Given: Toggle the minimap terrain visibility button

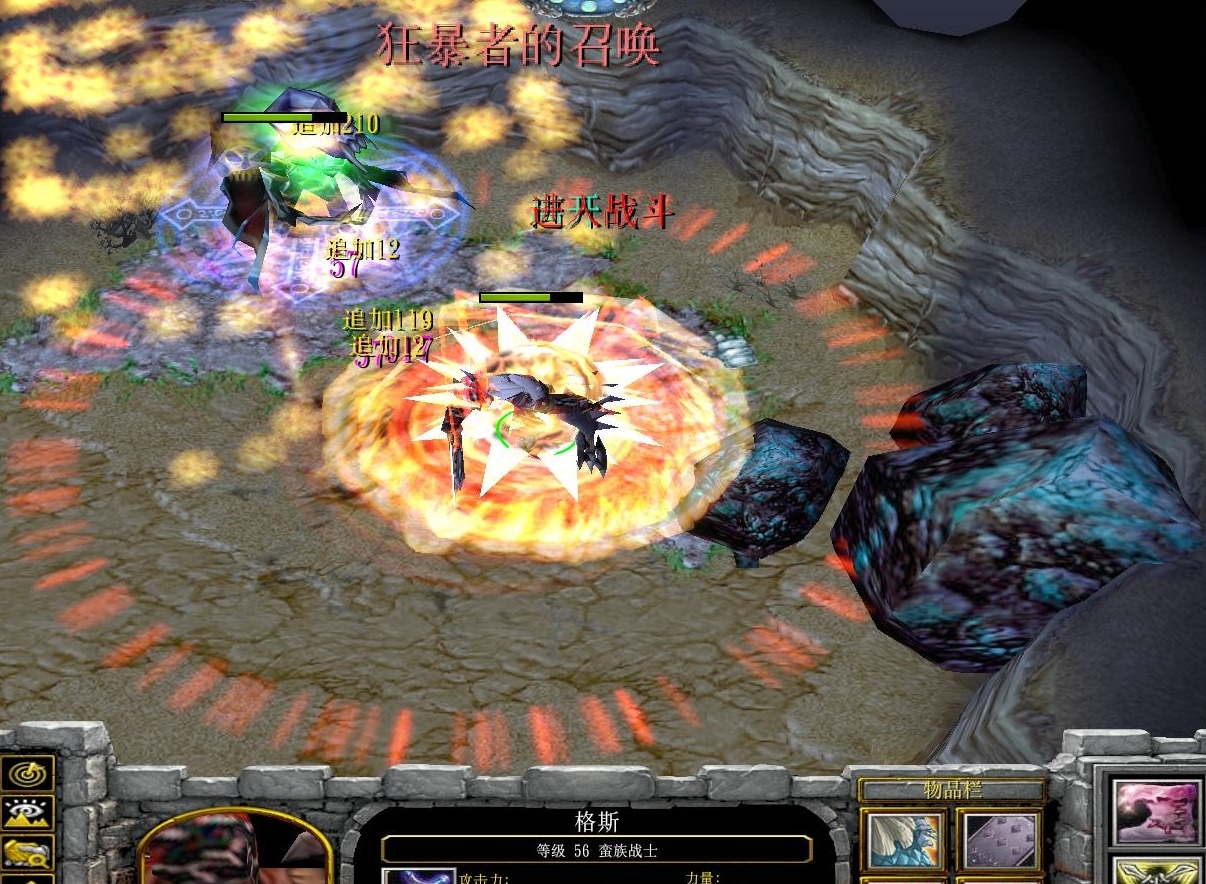Looking at the screenshot, I should tap(27, 814).
